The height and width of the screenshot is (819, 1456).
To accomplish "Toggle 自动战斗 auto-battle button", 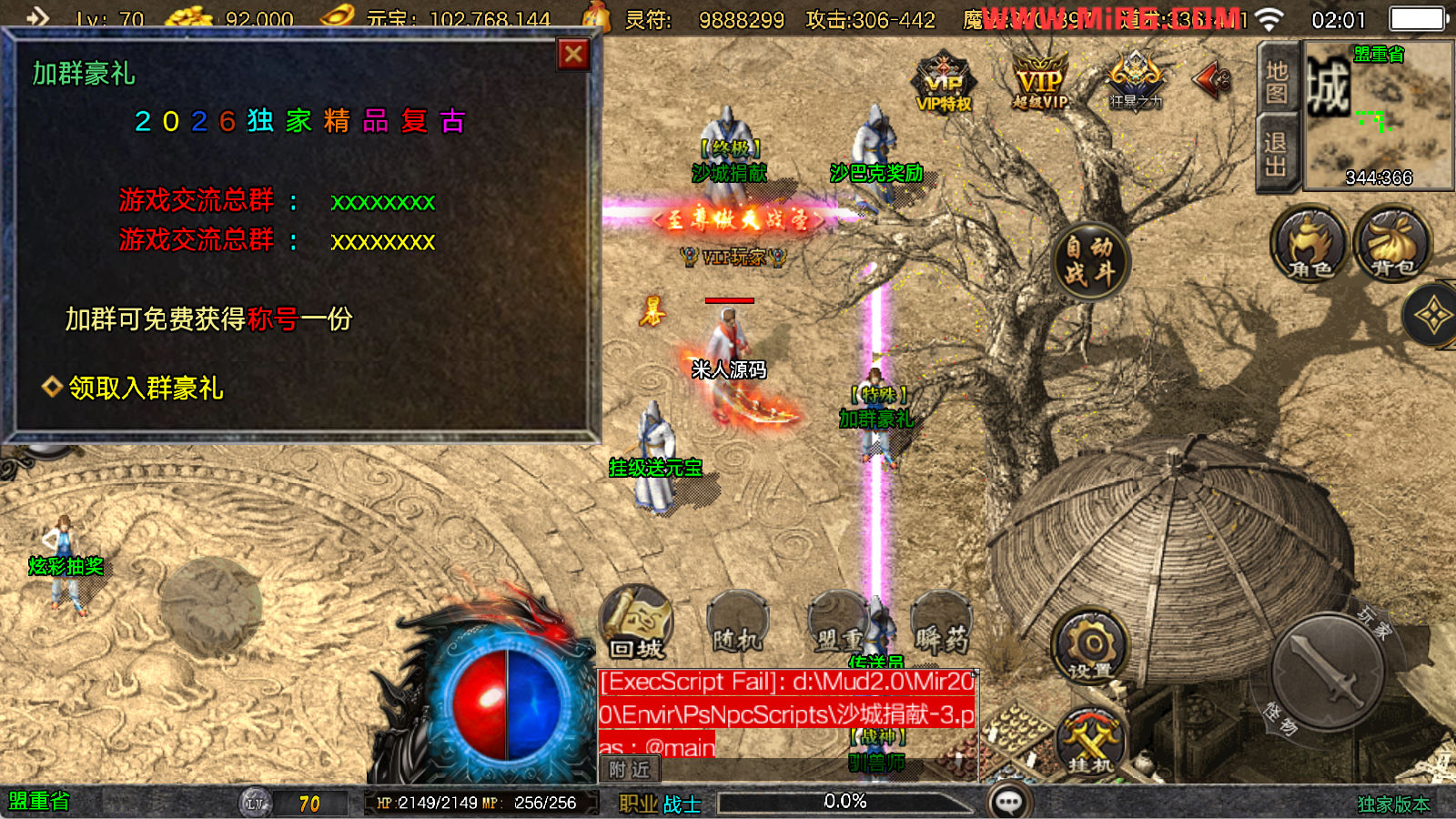I will pos(1089,260).
